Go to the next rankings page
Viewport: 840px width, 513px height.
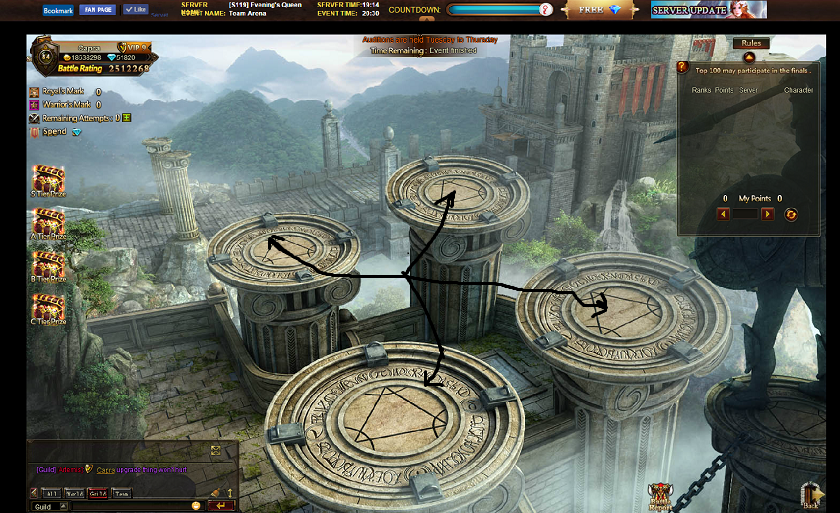(767, 214)
